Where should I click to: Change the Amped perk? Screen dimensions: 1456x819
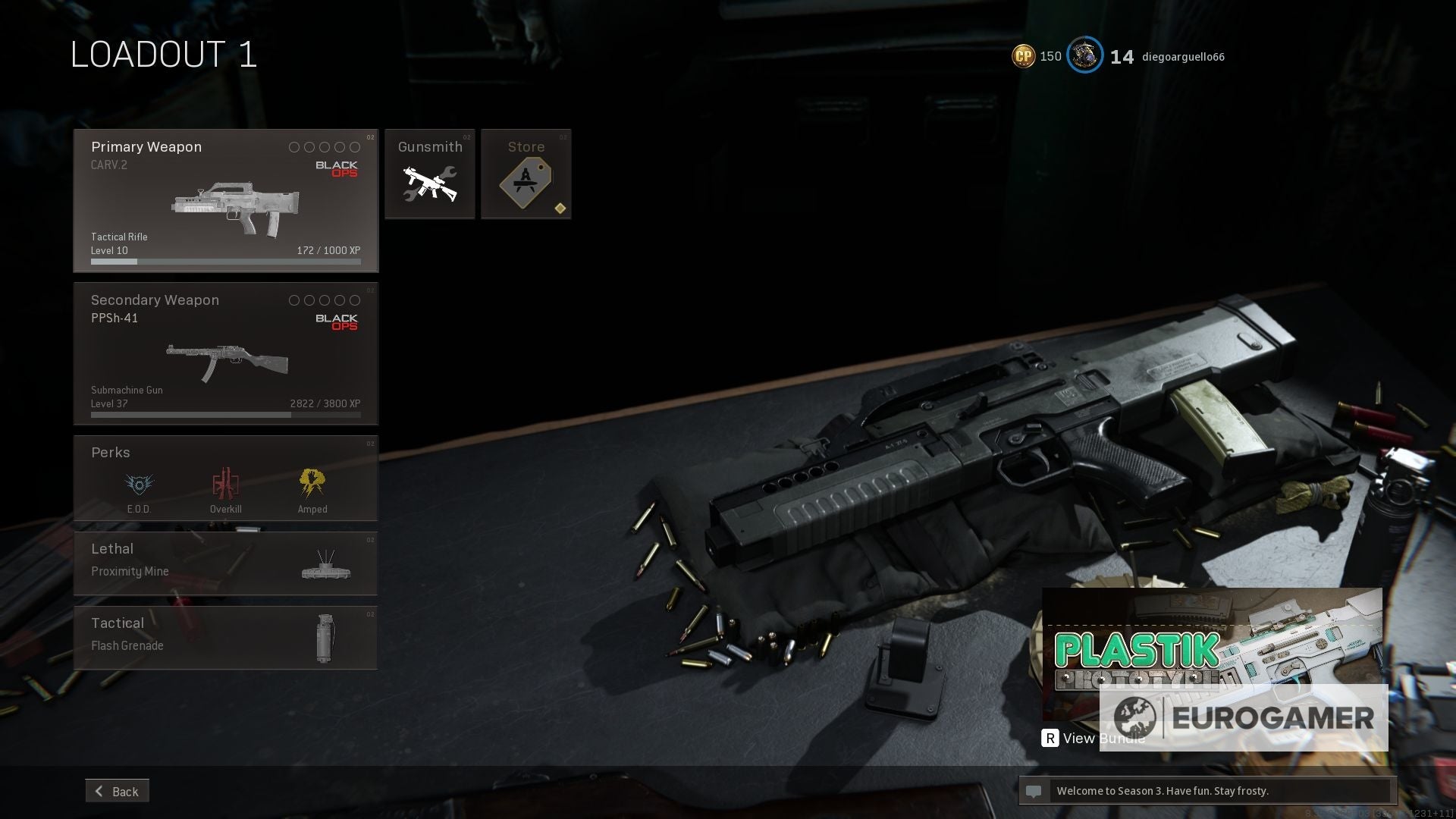tap(312, 485)
